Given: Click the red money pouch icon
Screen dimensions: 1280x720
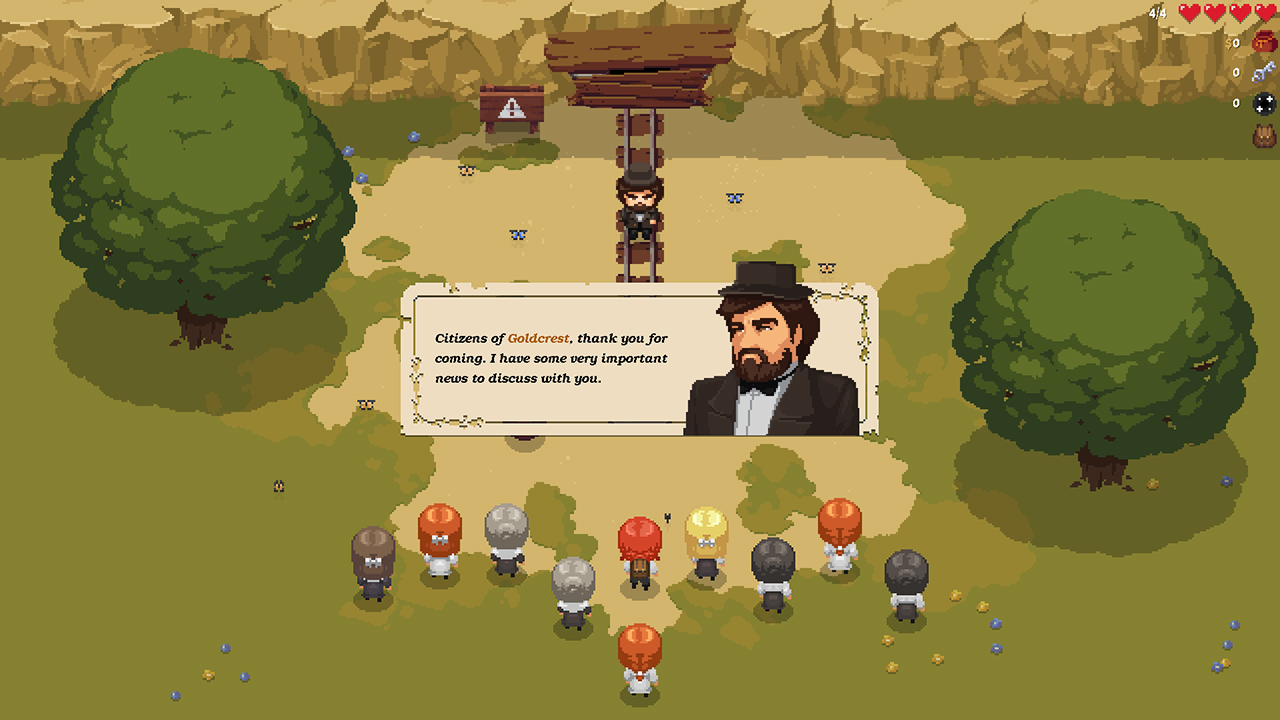Looking at the screenshot, I should click(1262, 42).
